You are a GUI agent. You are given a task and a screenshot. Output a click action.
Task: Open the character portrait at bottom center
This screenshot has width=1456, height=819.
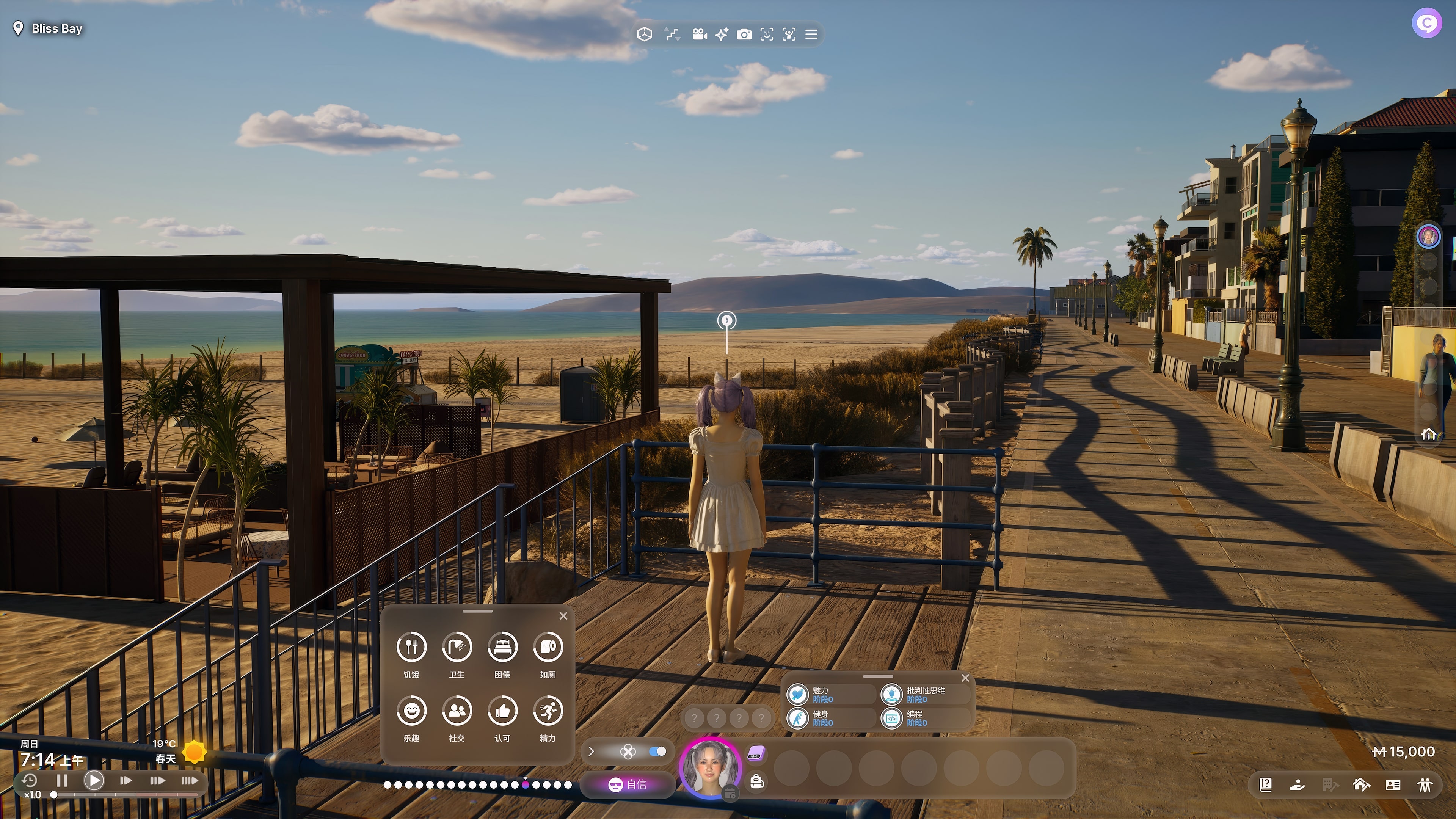[710, 768]
